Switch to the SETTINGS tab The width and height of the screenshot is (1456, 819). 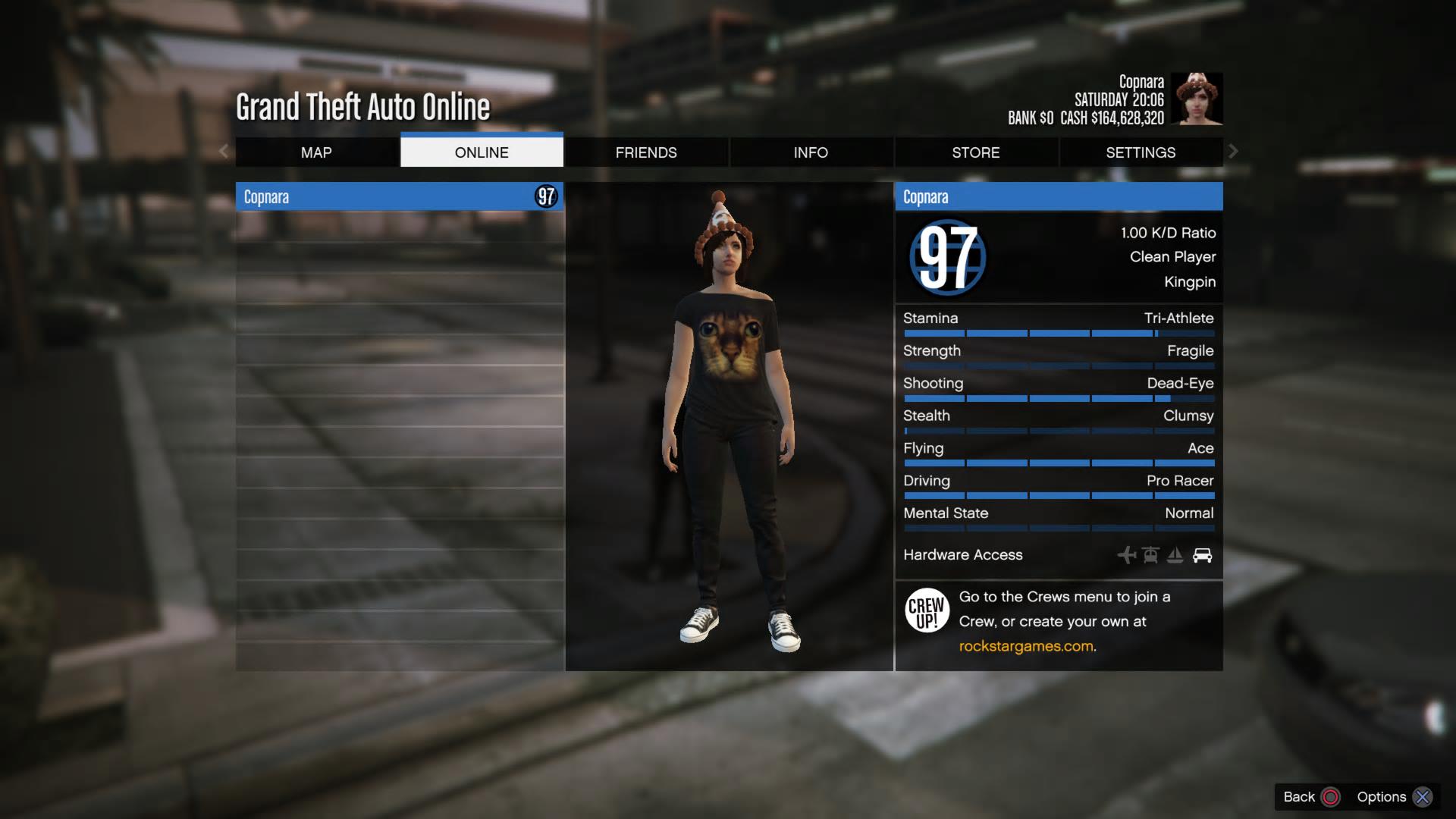point(1141,152)
